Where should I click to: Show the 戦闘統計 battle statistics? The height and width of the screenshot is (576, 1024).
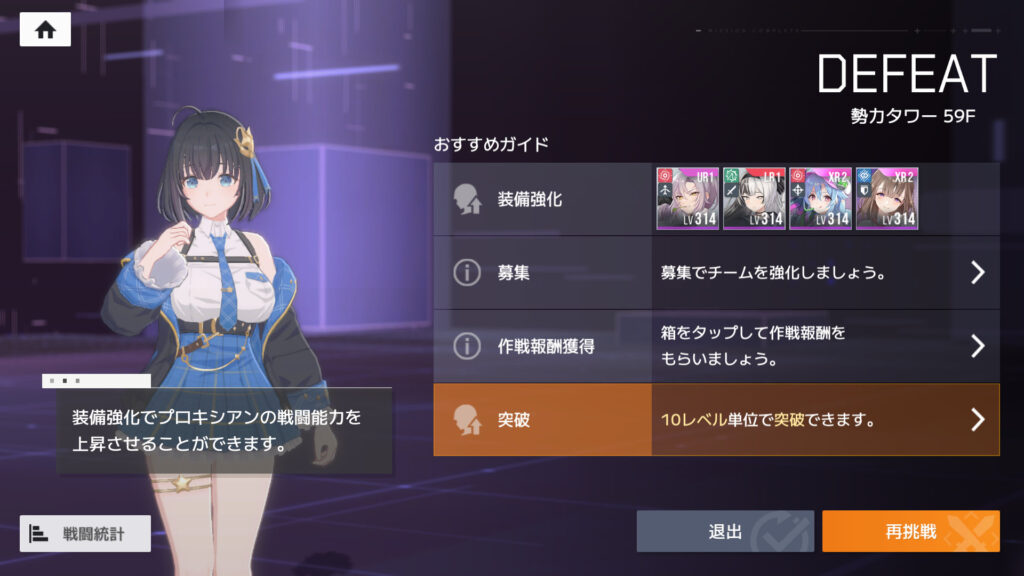(x=85, y=533)
